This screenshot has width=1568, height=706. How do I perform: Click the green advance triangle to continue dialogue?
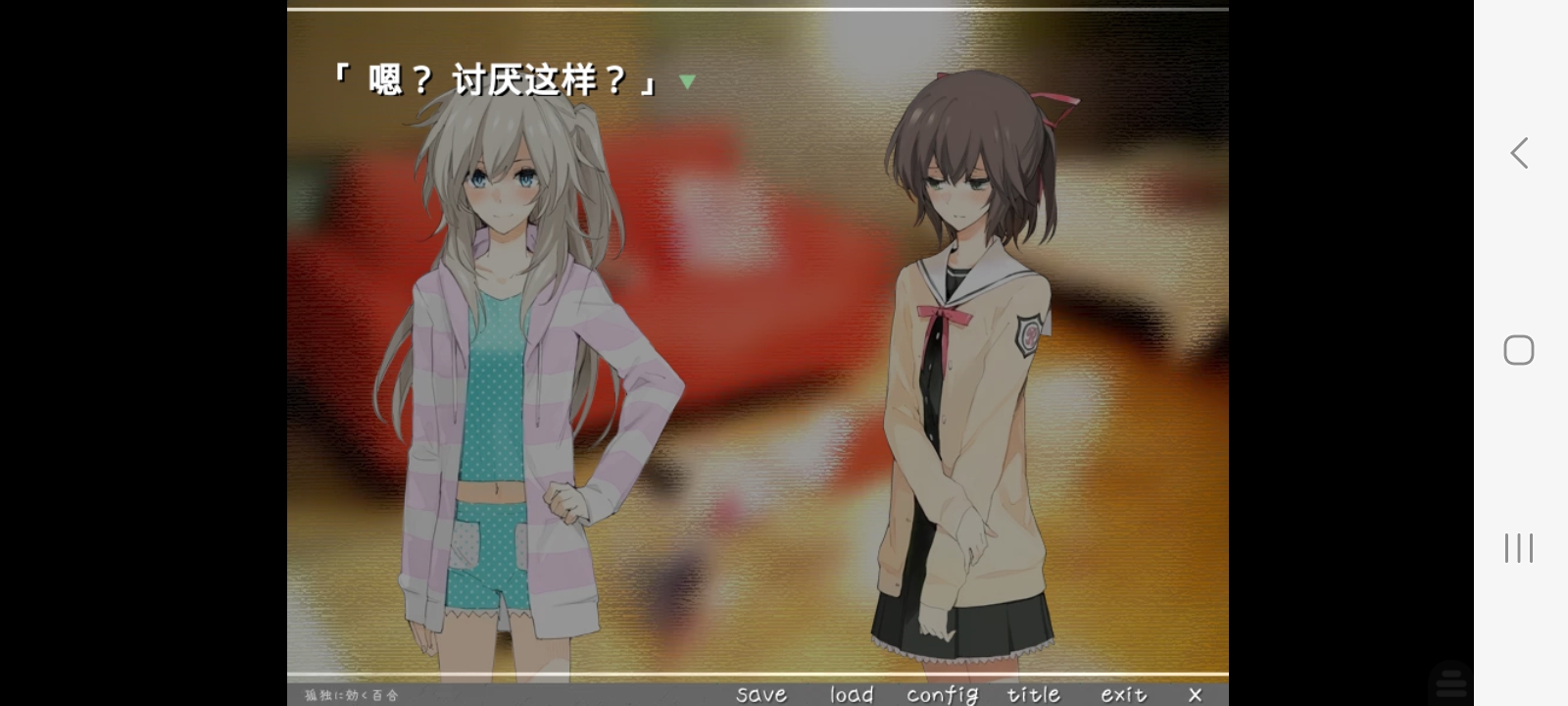tap(686, 81)
